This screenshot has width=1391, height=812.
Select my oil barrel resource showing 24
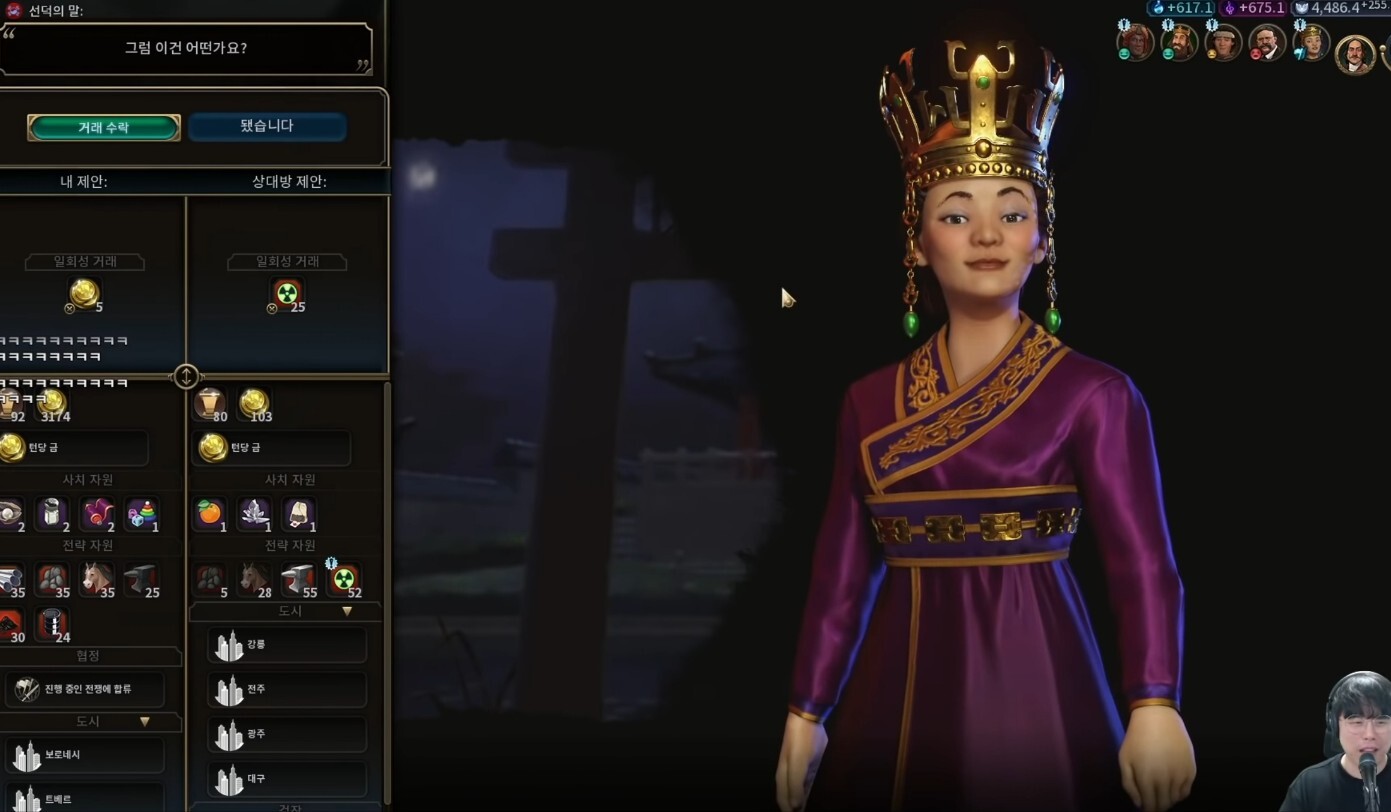(52, 624)
